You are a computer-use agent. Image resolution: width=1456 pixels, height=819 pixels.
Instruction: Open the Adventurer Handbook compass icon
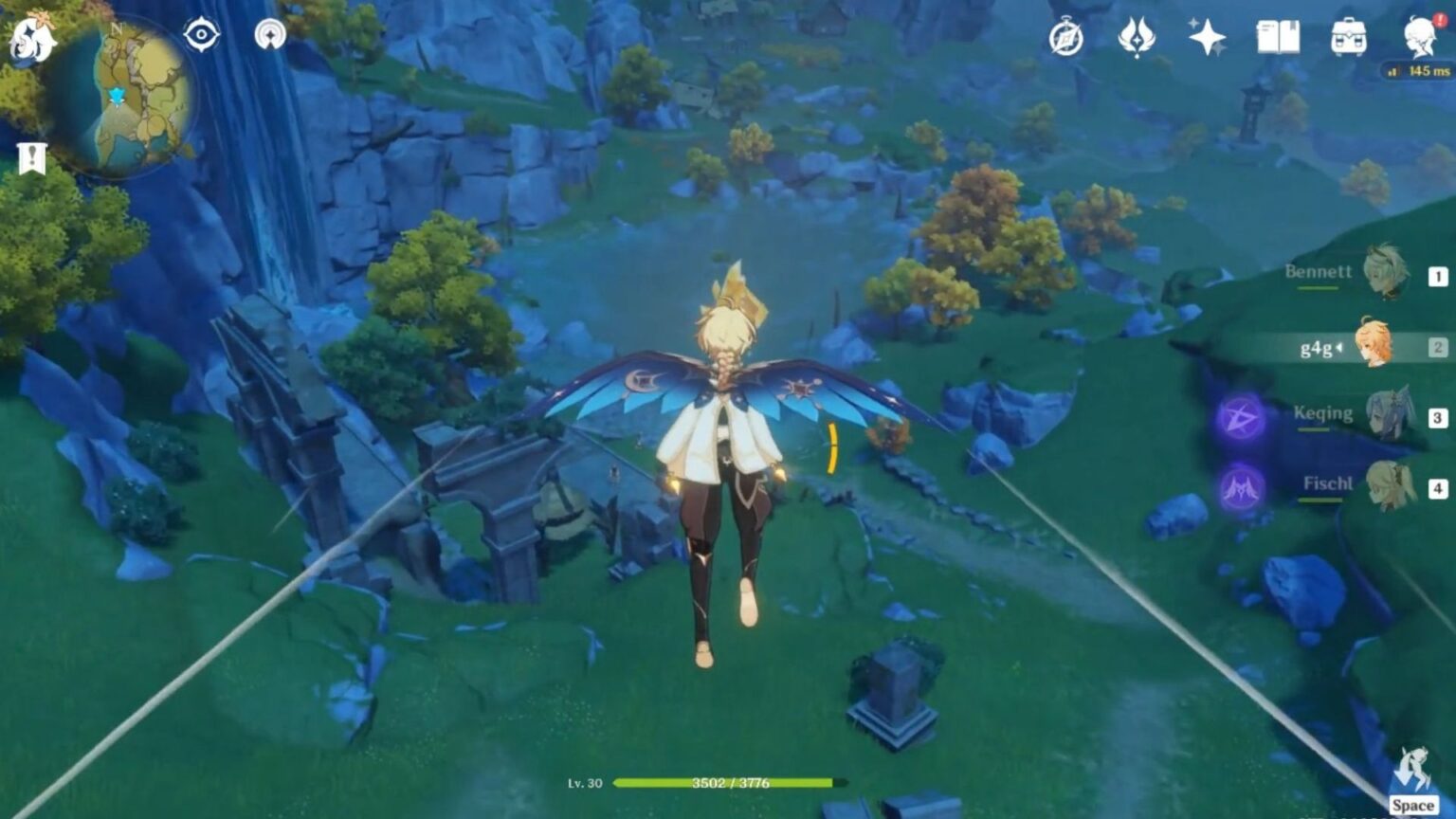click(1065, 40)
